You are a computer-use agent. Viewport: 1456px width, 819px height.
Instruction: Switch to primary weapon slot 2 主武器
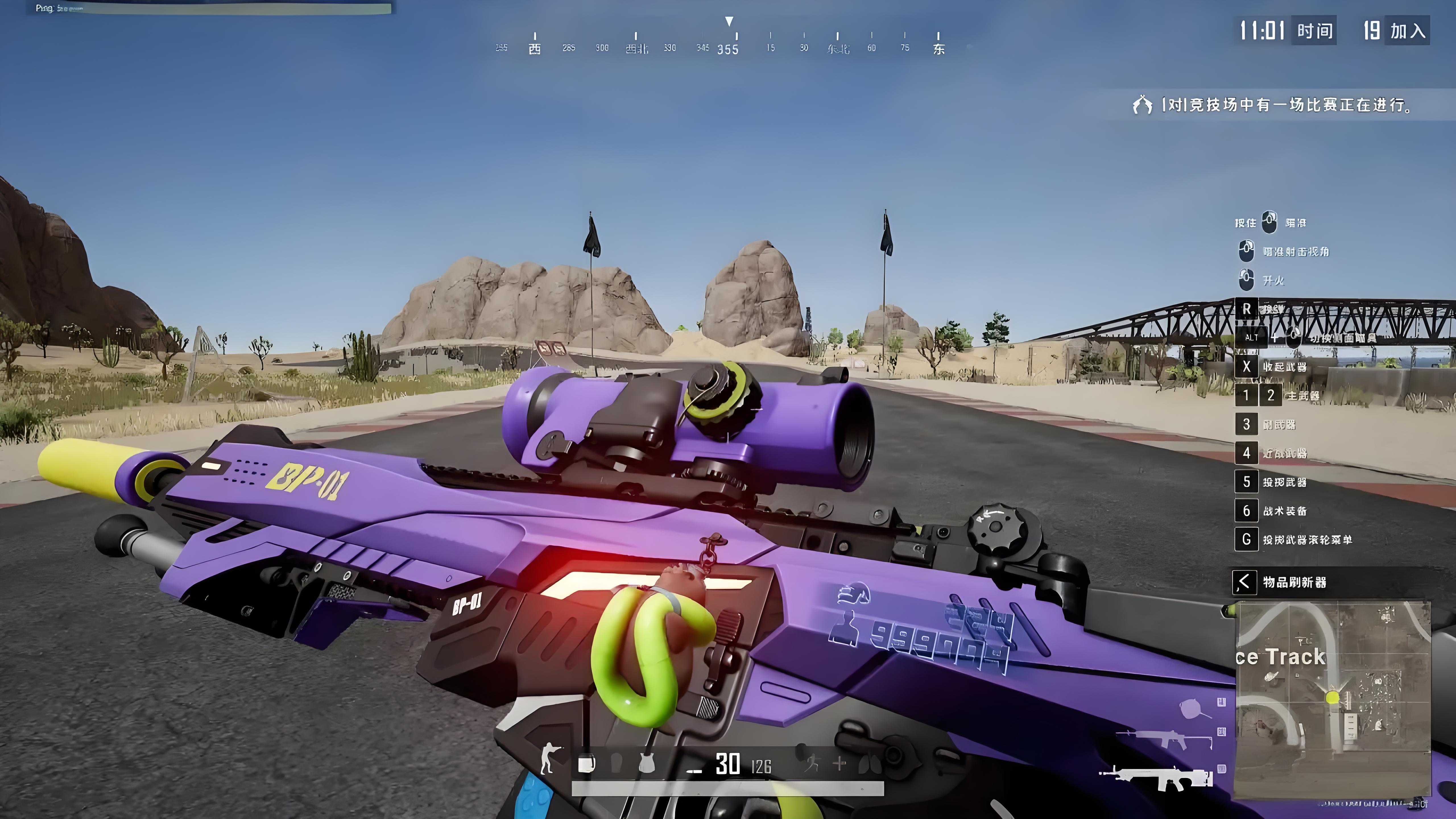coord(1271,396)
